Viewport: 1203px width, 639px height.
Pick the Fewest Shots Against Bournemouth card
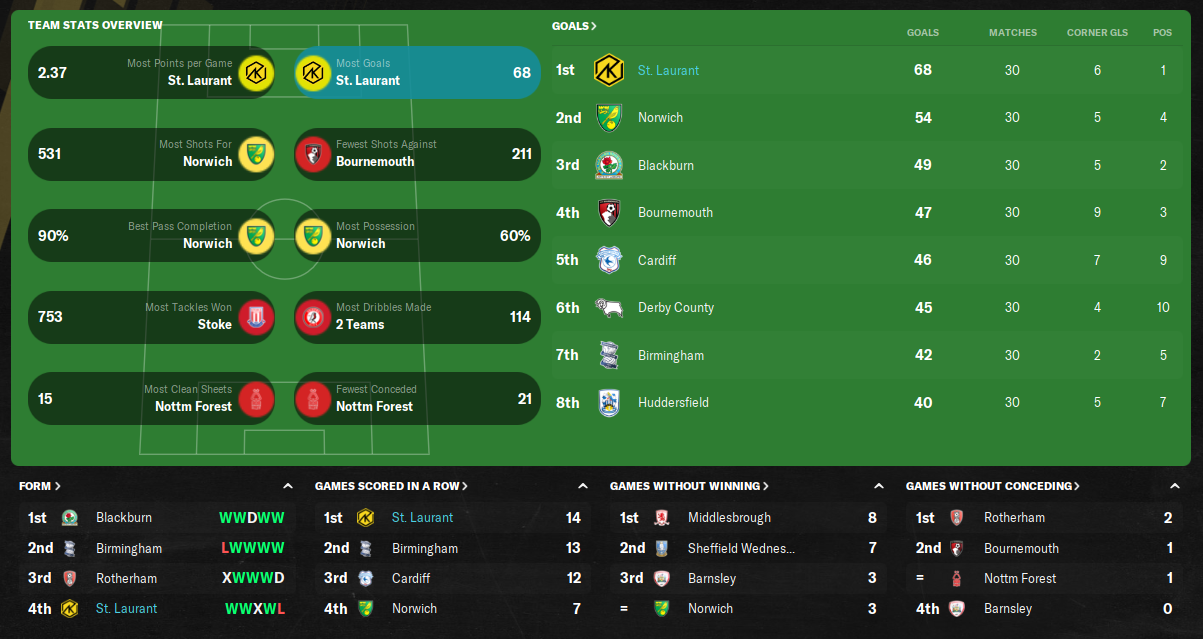pyautogui.click(x=417, y=153)
